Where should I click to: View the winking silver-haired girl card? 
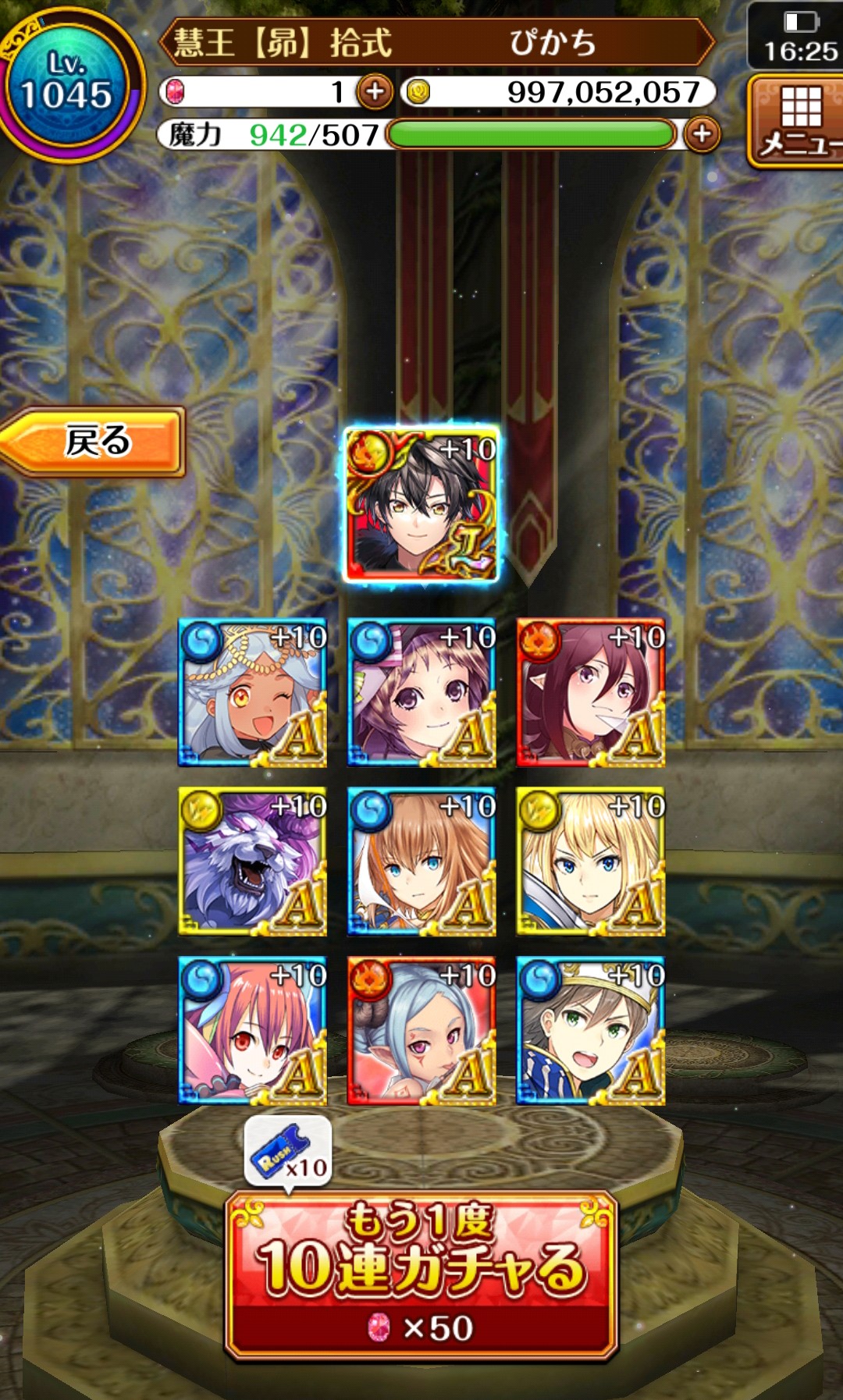coord(252,693)
